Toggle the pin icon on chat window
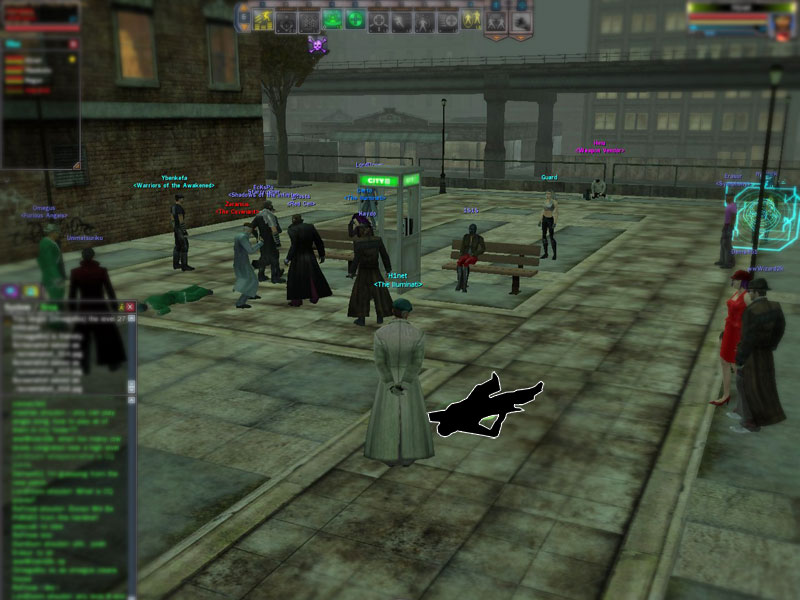Screen dimensions: 800x600 pos(119,307)
